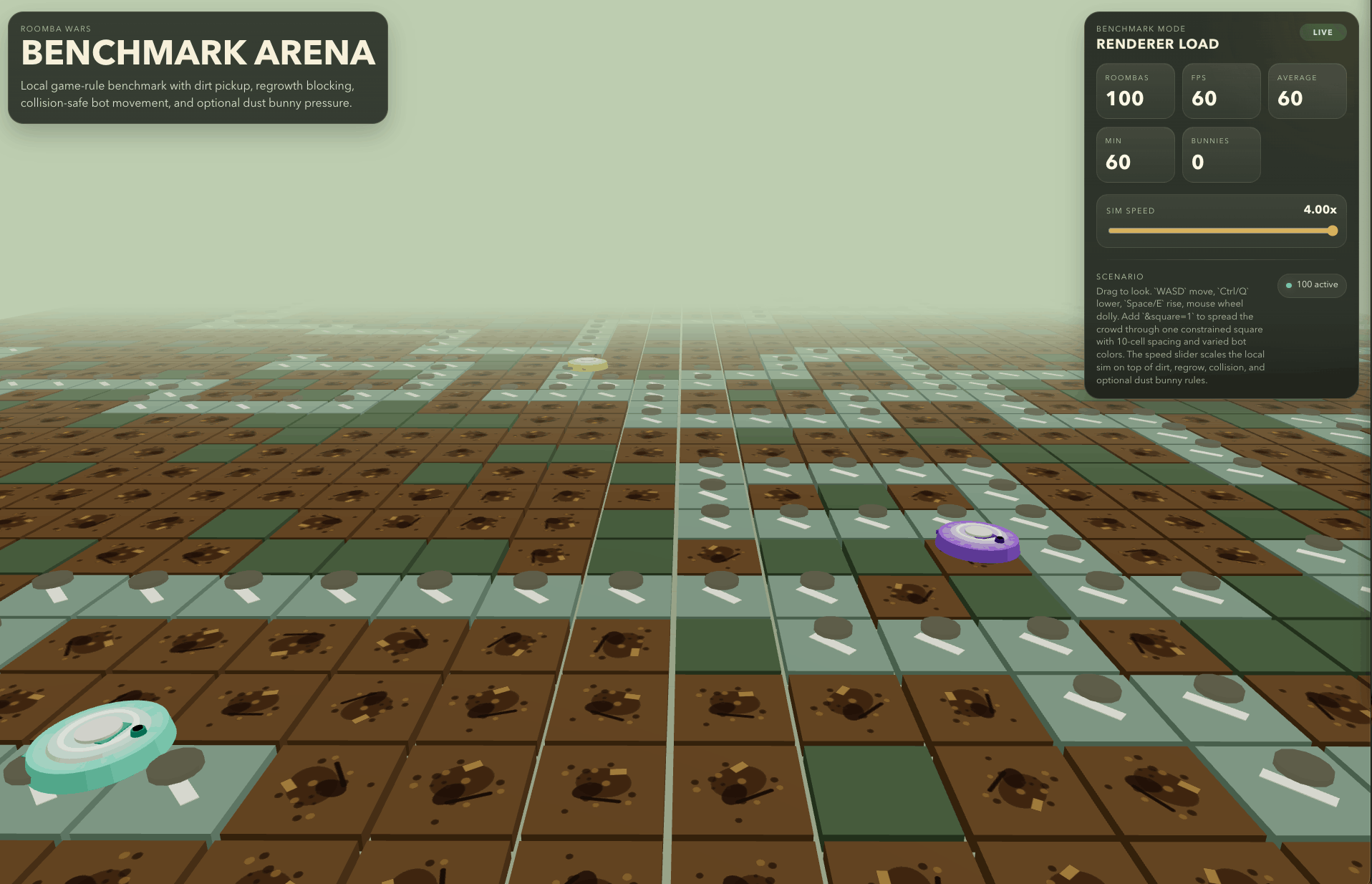Select the BUNNIES counter showing 0
Image resolution: width=1372 pixels, height=884 pixels.
pos(1221,155)
